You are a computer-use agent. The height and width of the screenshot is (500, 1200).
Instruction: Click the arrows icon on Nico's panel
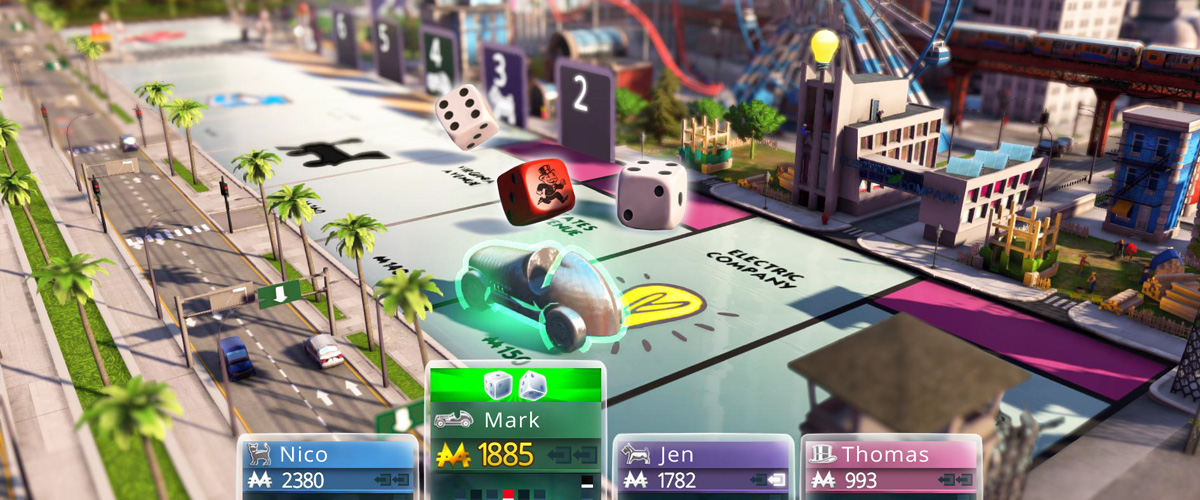pos(394,481)
